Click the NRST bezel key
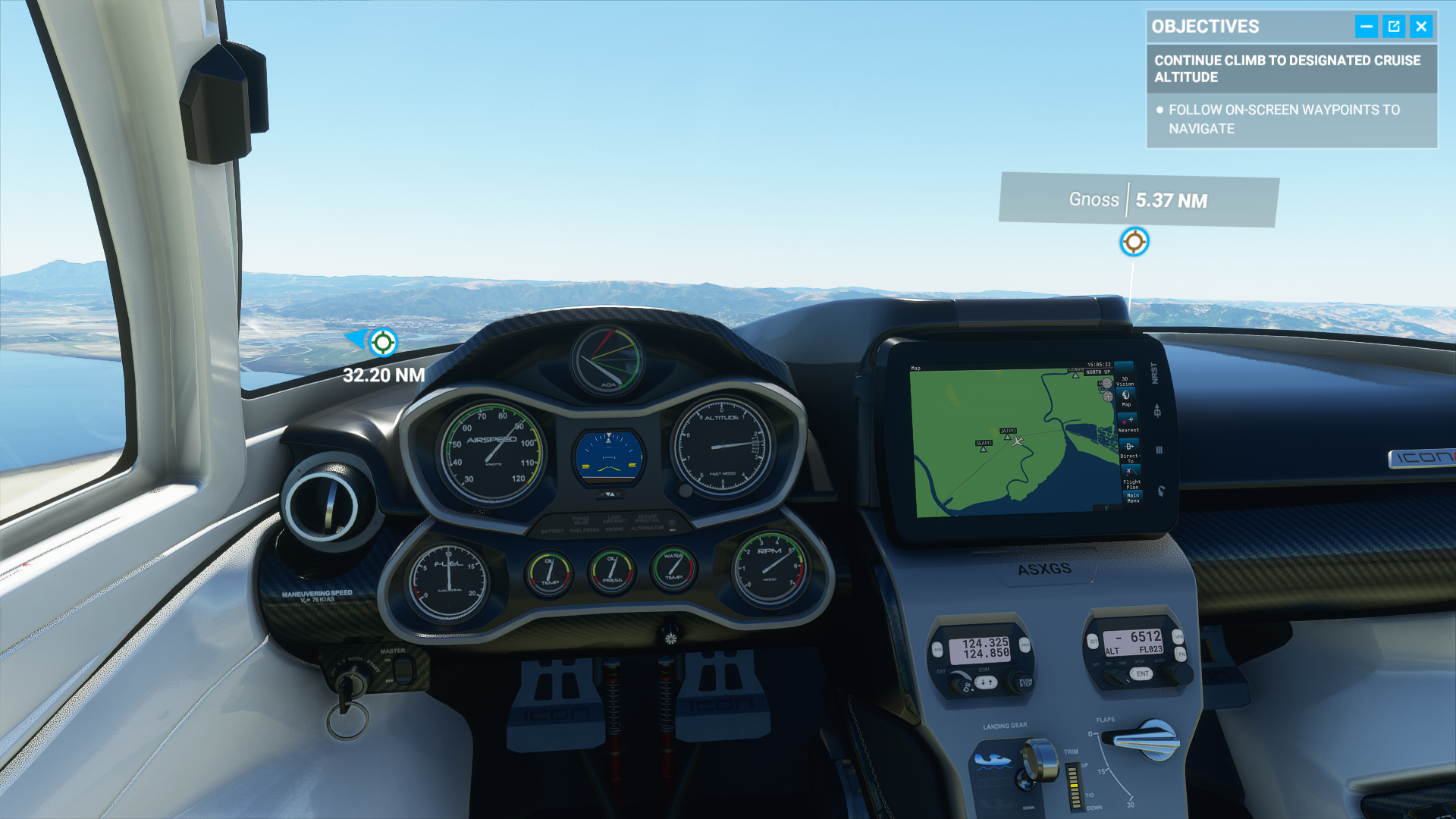Viewport: 1456px width, 819px height. (1155, 373)
